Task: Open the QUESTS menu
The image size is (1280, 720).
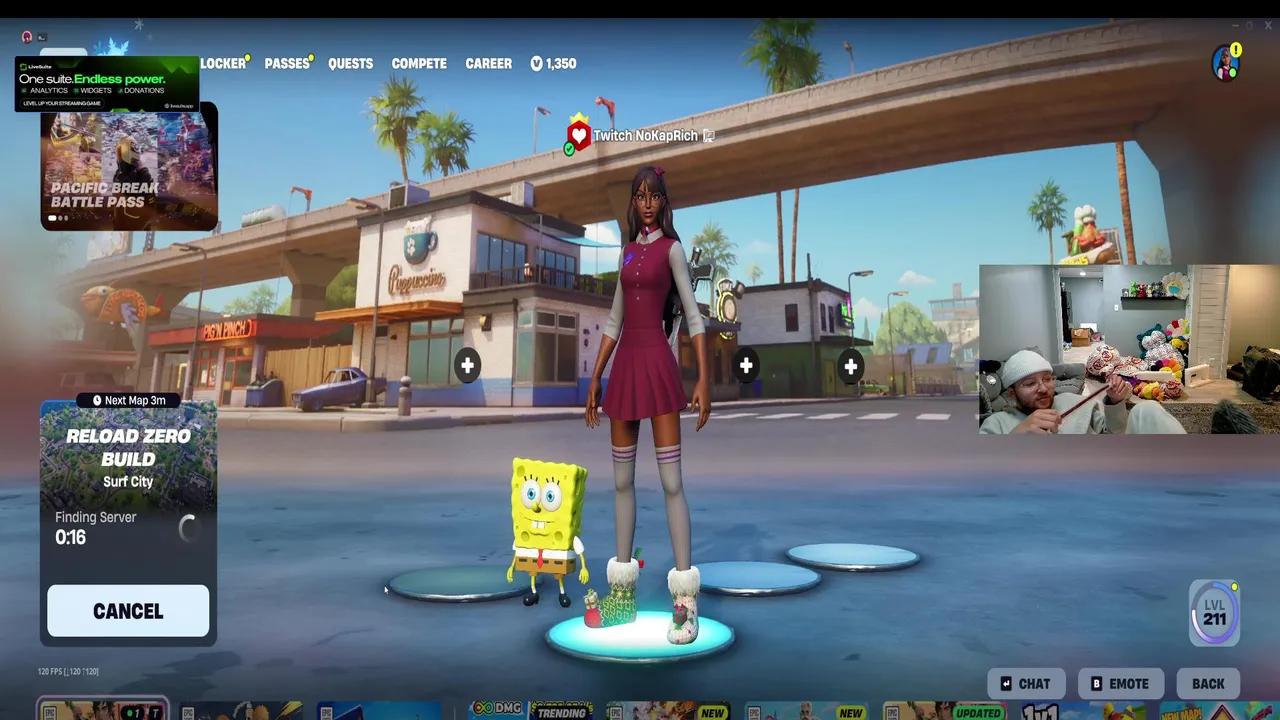Action: pos(350,63)
